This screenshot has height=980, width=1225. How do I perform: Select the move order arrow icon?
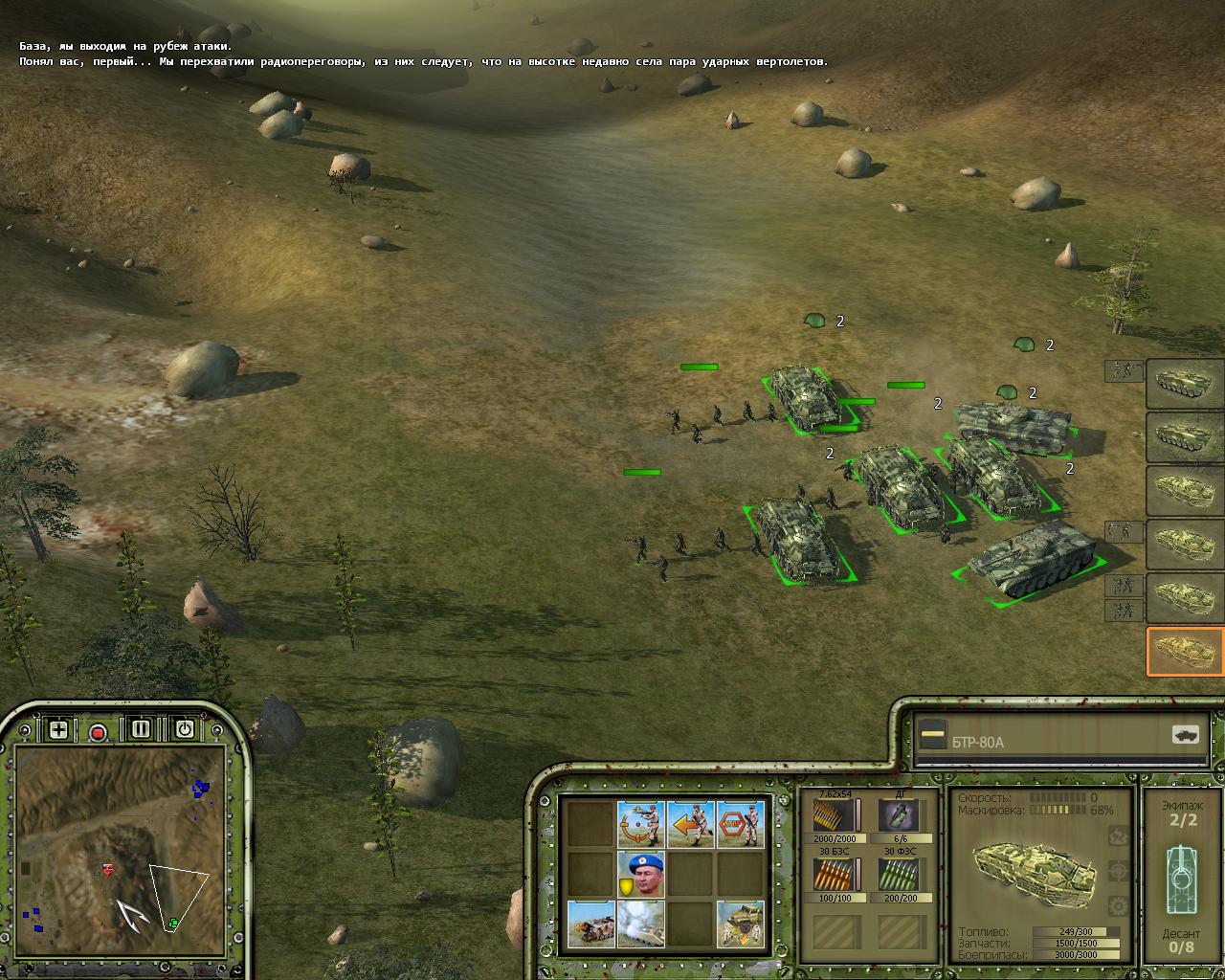click(x=691, y=824)
